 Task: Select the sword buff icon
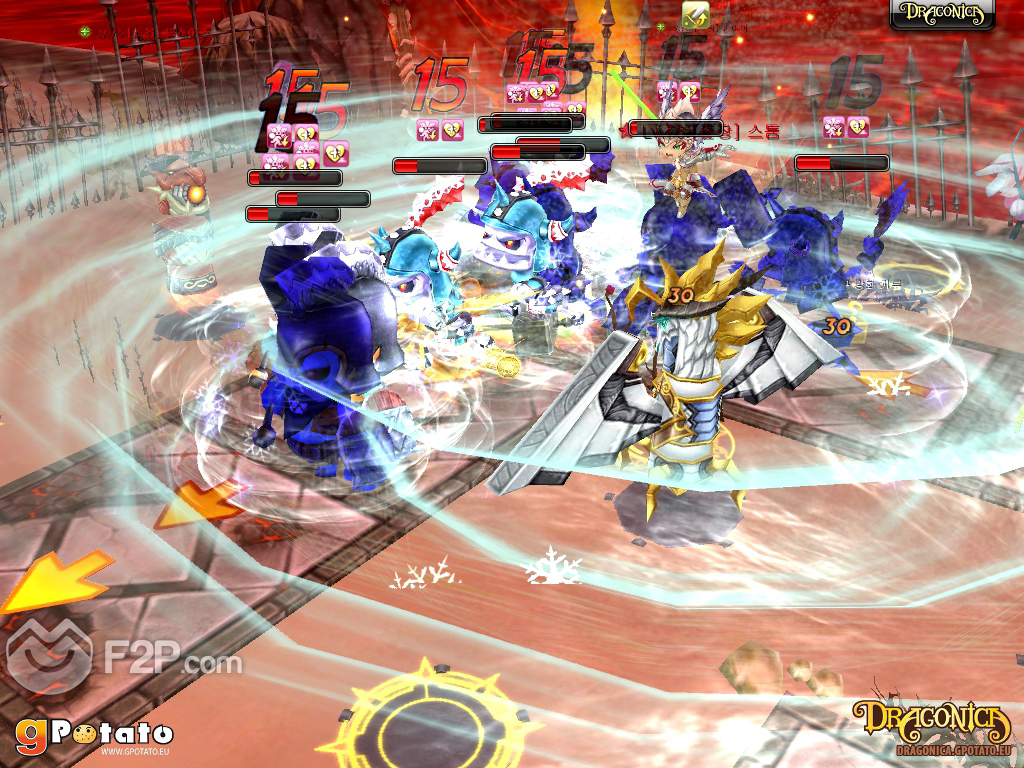click(x=694, y=13)
